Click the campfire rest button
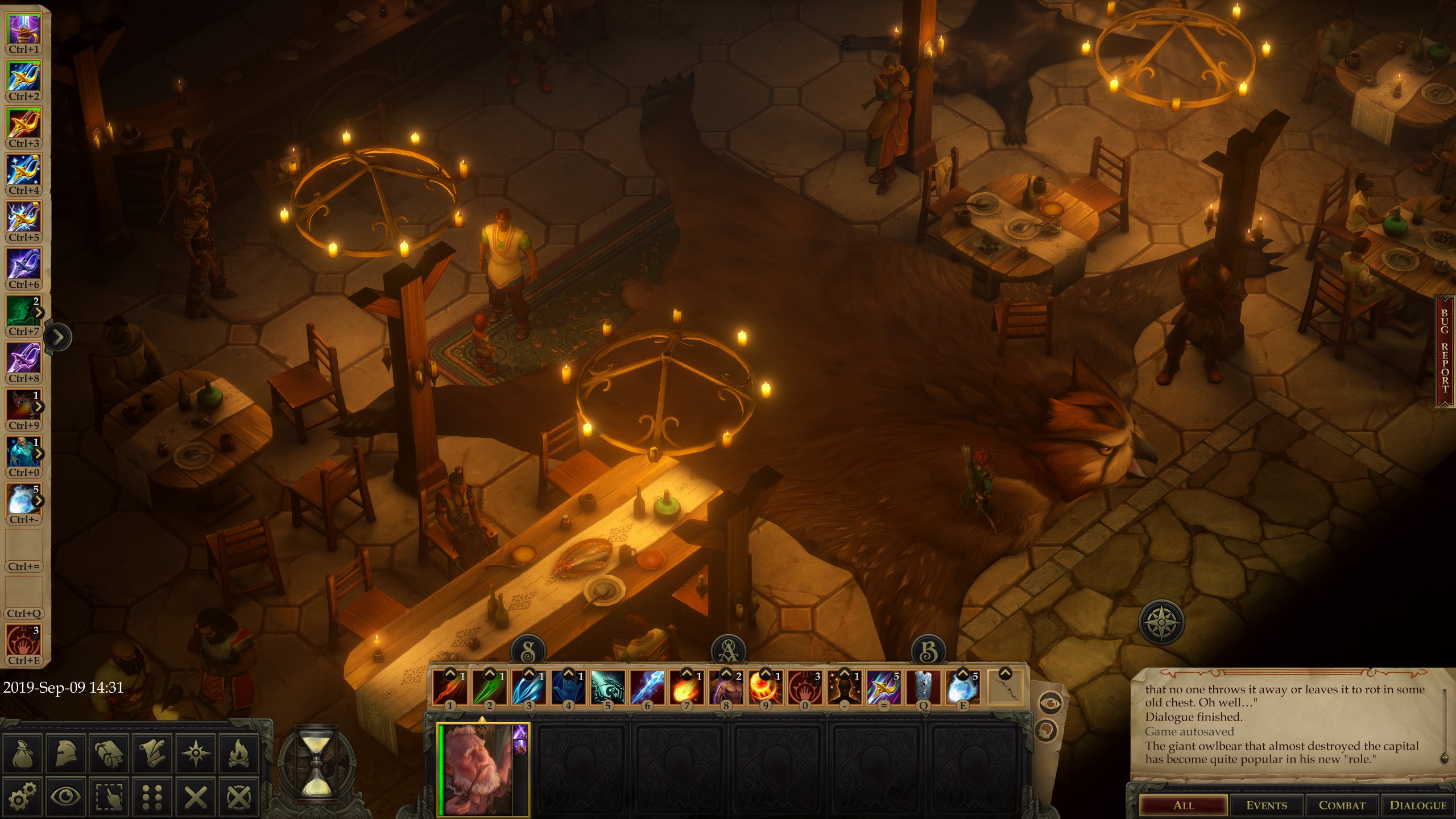This screenshot has width=1456, height=819. (239, 753)
